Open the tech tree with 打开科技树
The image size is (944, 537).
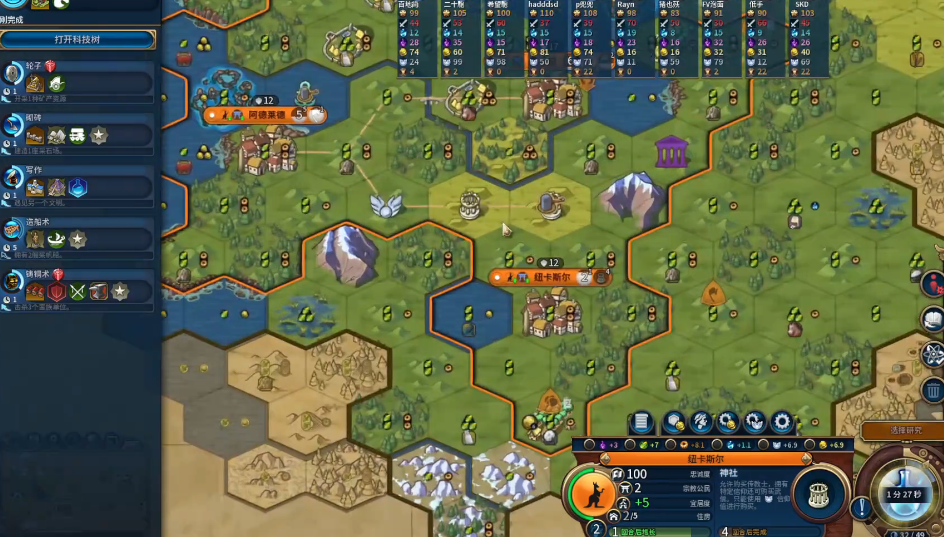(78, 39)
